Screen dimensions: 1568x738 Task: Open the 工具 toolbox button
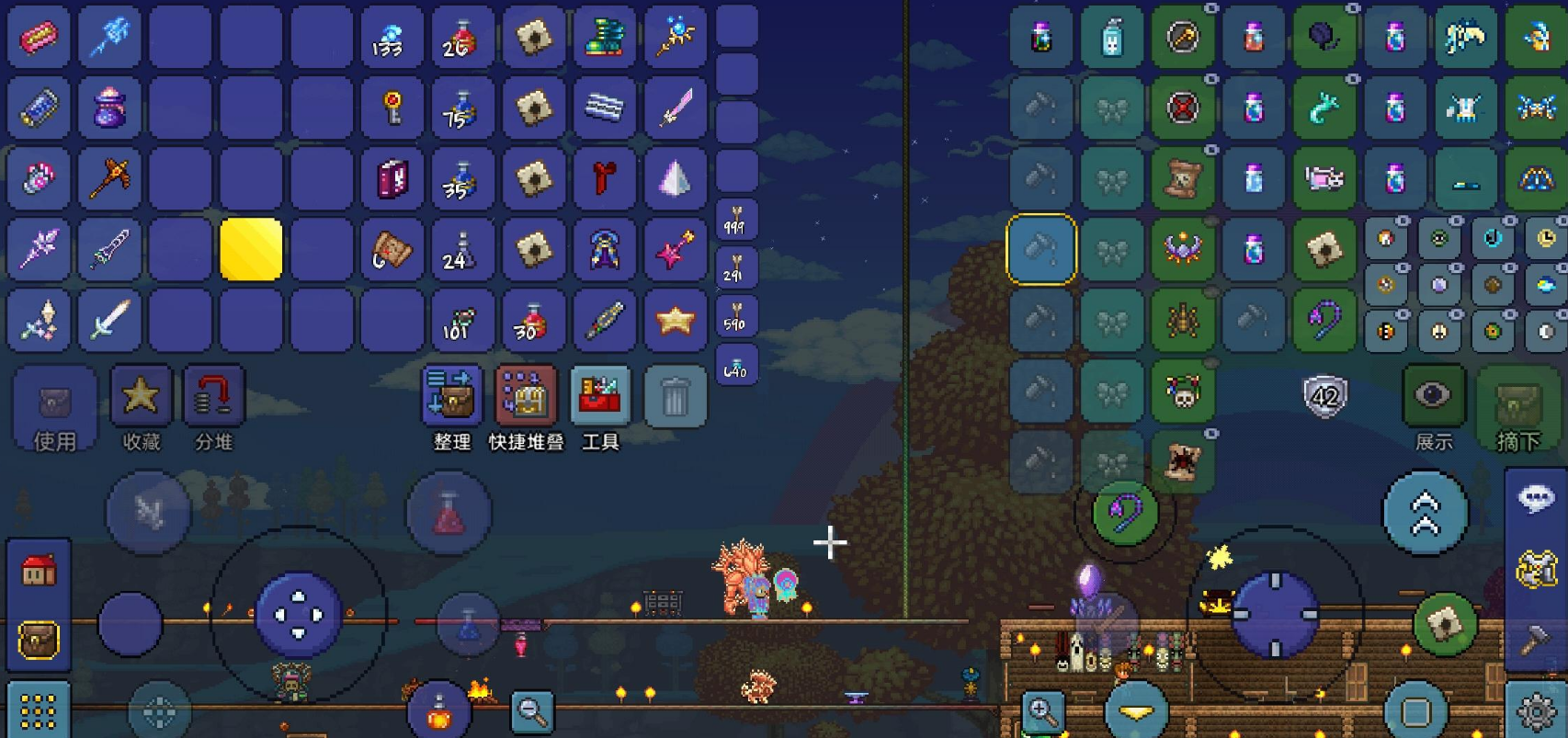tap(600, 397)
